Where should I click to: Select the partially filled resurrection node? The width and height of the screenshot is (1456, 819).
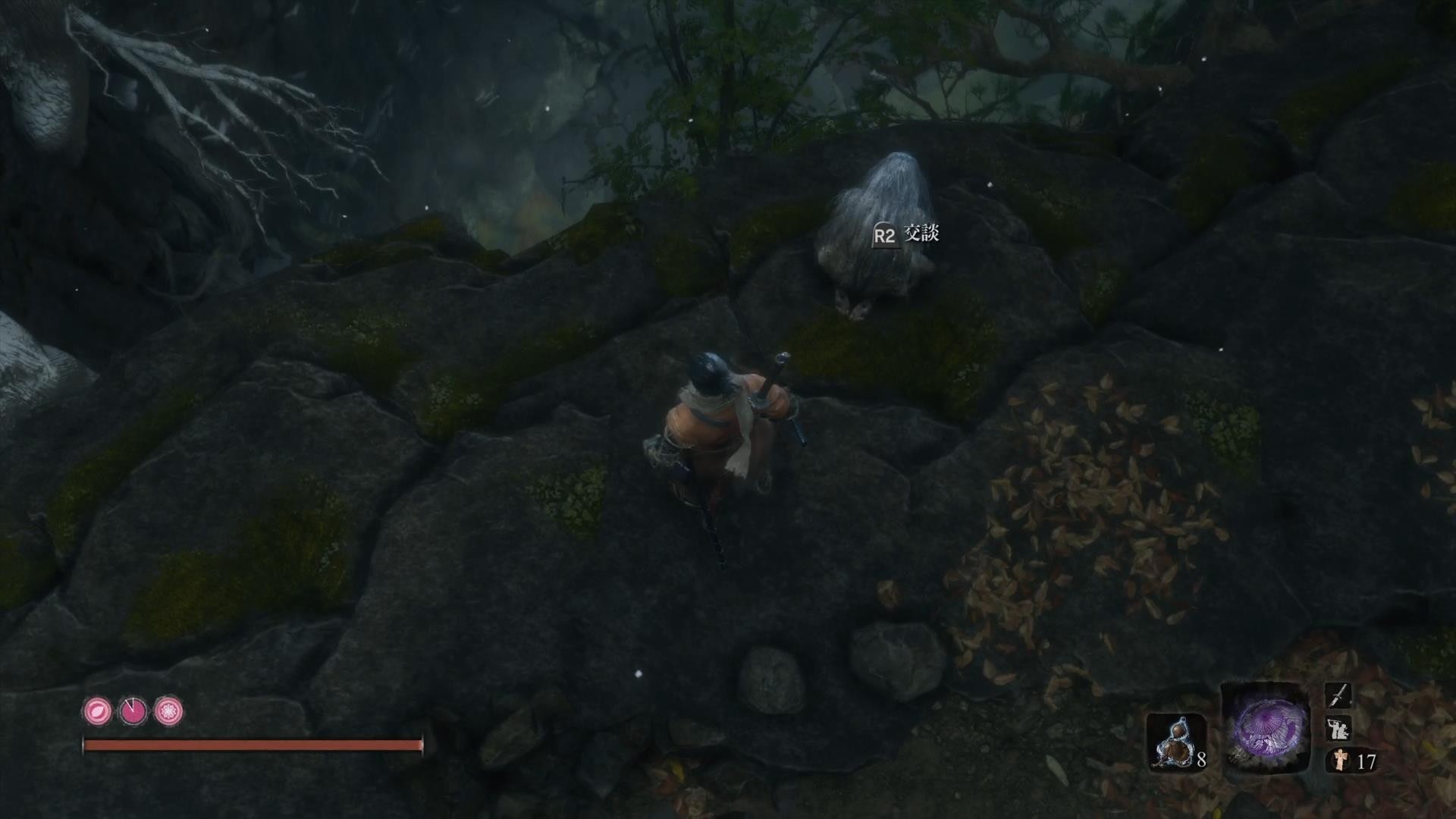pyautogui.click(x=133, y=711)
